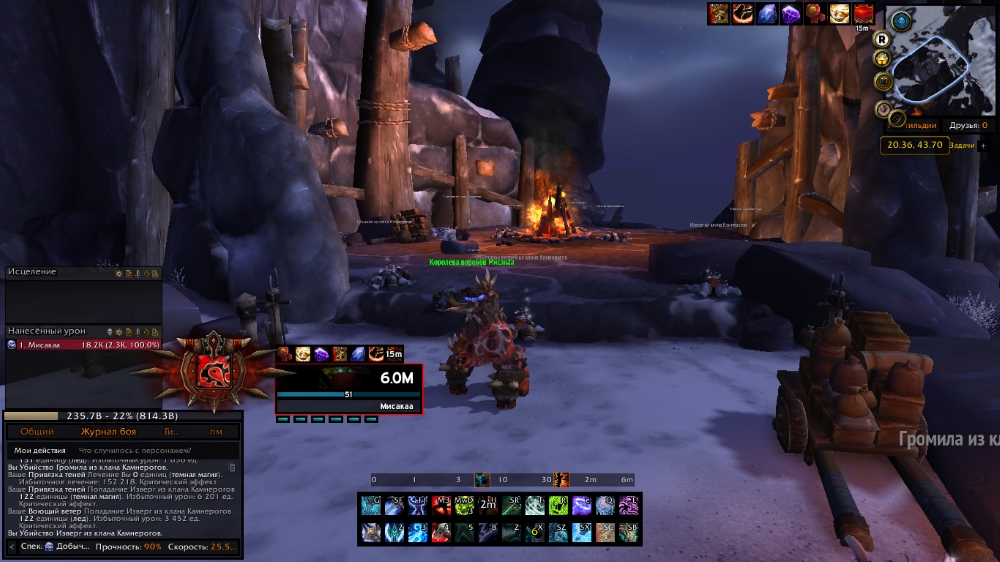Switch to the Общий chat tab

37,431
